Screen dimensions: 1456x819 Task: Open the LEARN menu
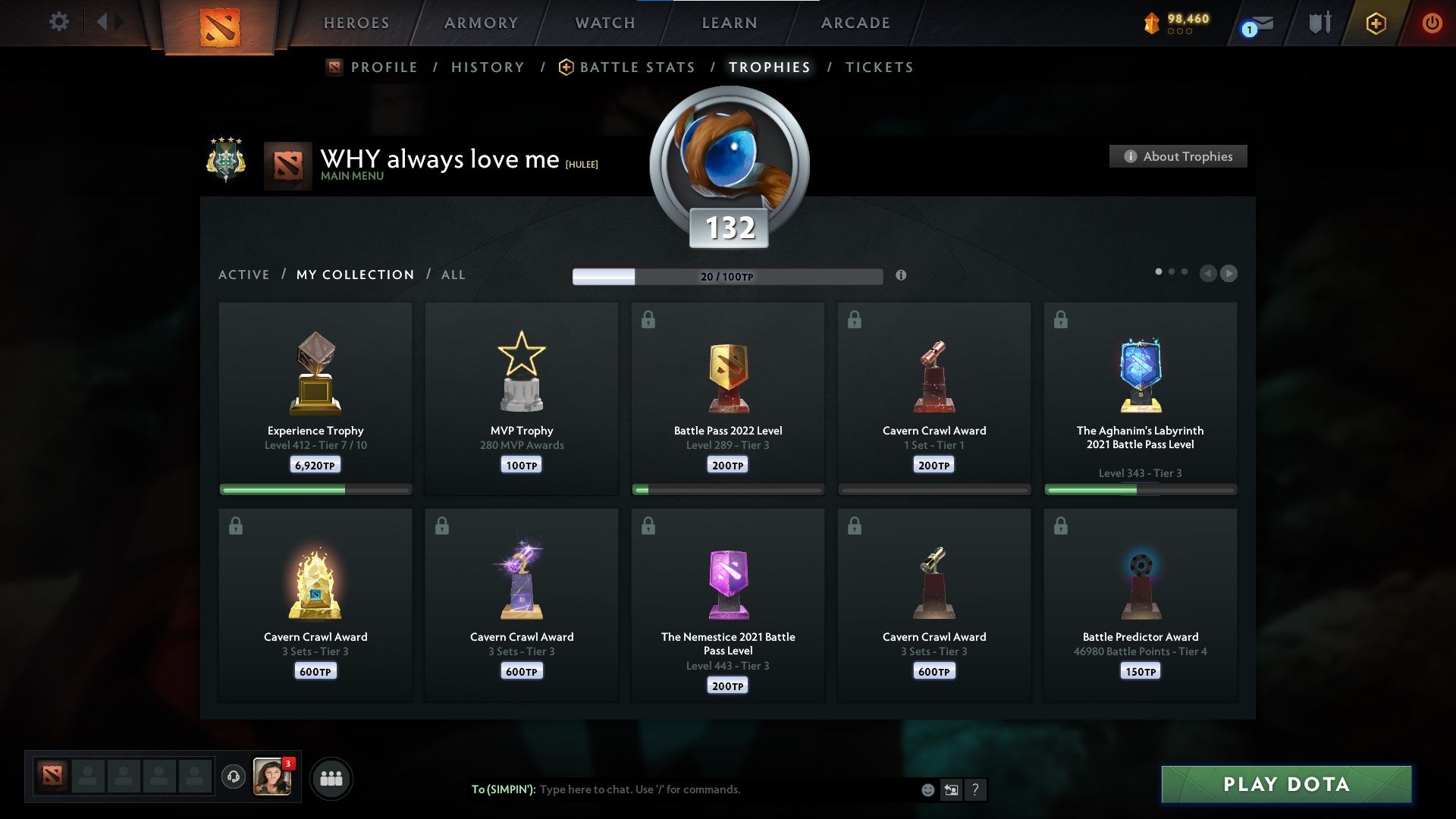coord(727,23)
